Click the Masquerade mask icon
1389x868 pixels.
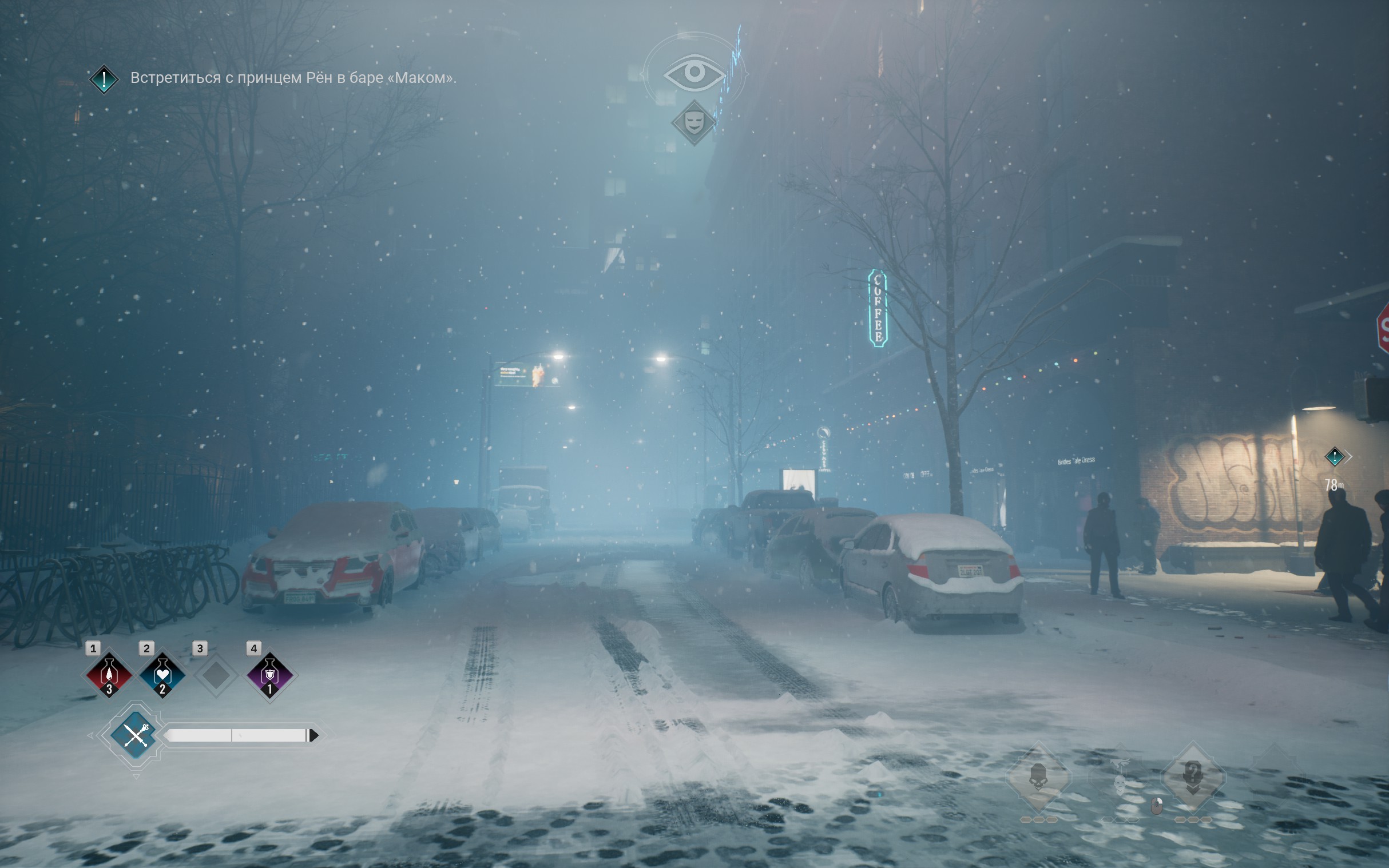pyautogui.click(x=694, y=122)
